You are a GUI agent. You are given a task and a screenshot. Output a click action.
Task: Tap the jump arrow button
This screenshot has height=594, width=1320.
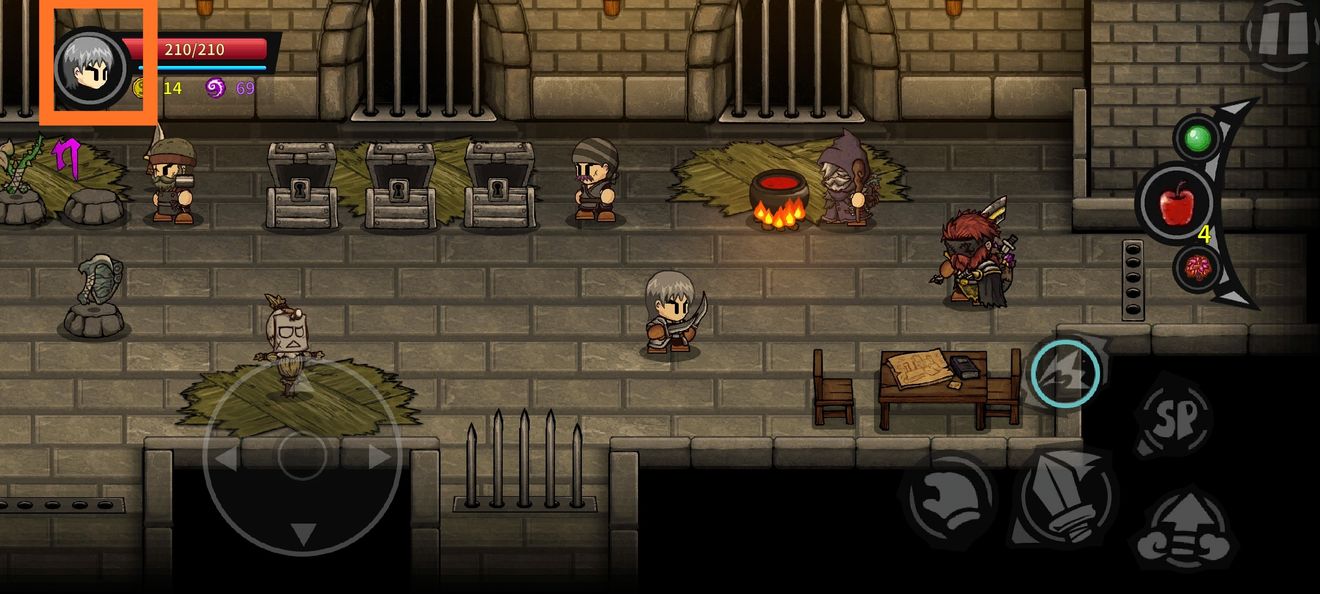click(1187, 529)
